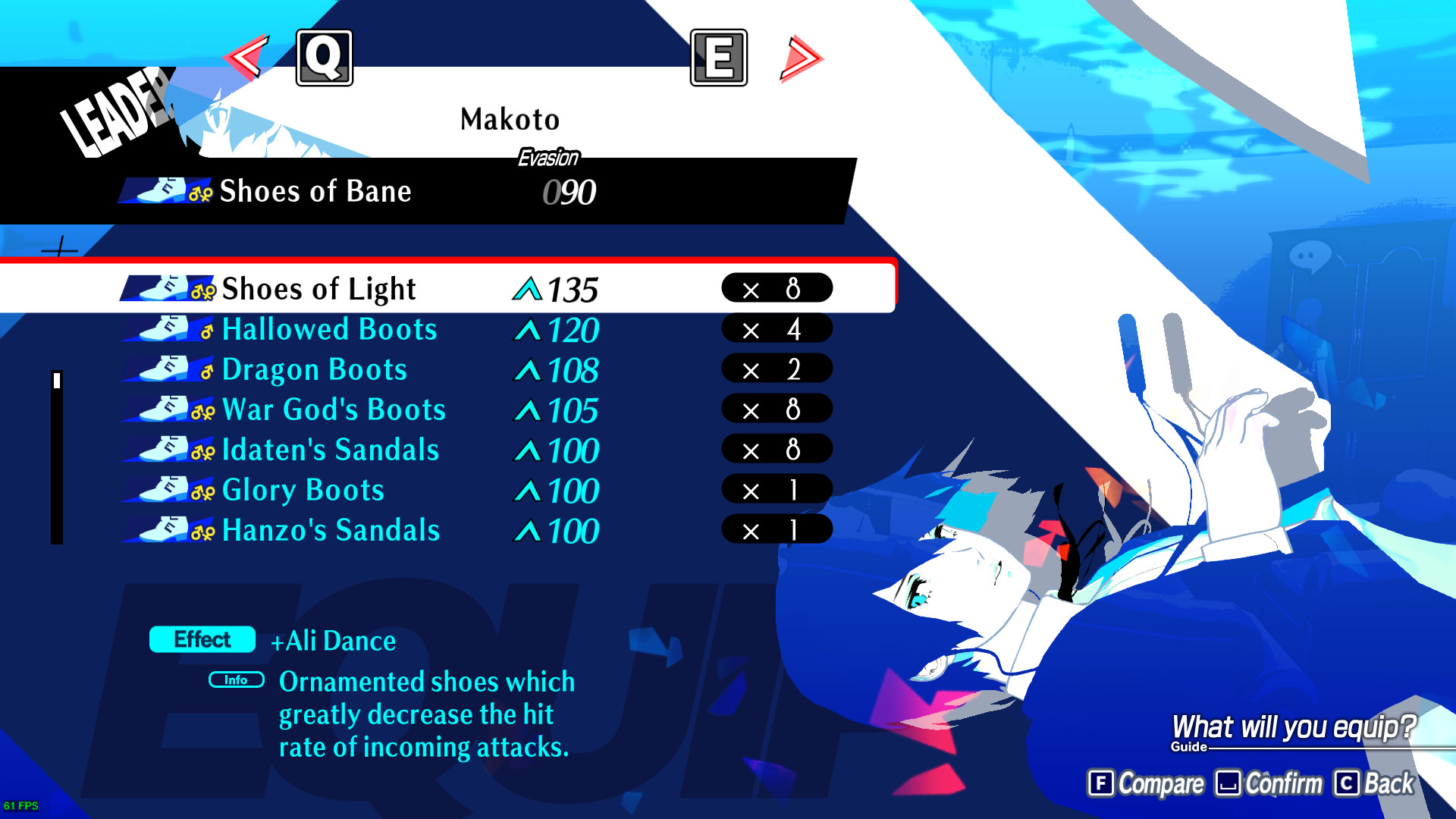Viewport: 1456px width, 819px height.
Task: Click the Effect label badge
Action: point(201,640)
